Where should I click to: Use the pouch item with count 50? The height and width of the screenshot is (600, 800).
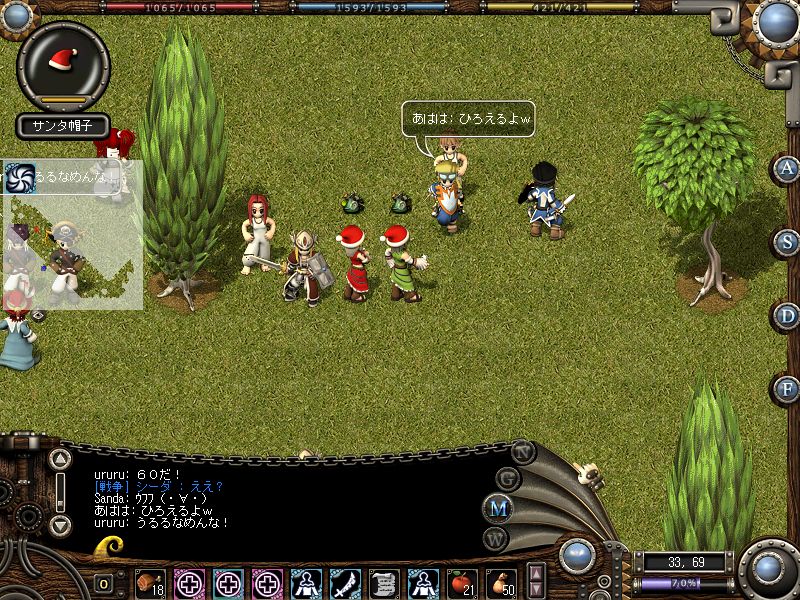tap(500, 583)
